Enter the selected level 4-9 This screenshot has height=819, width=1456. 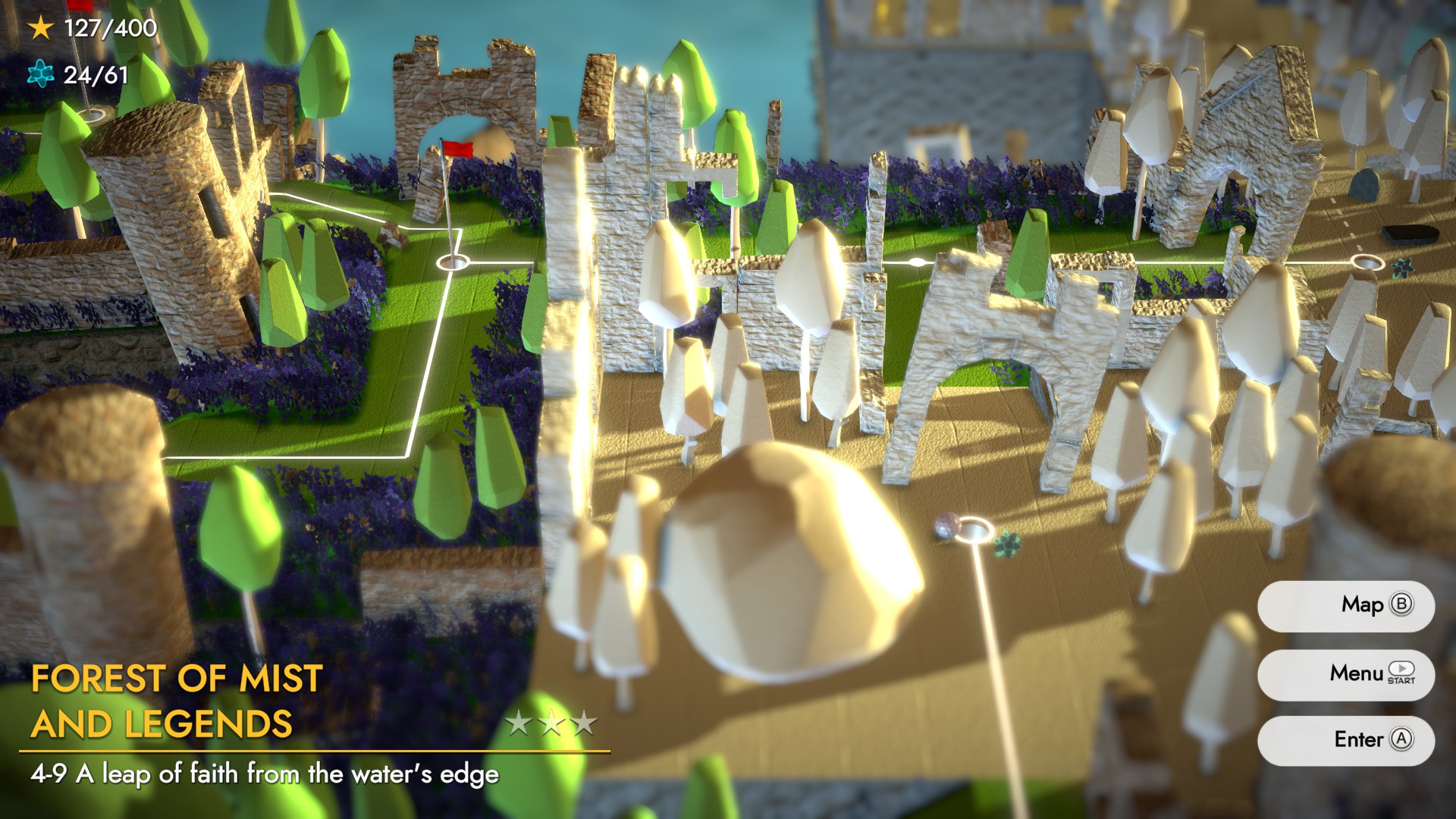[x=1345, y=740]
